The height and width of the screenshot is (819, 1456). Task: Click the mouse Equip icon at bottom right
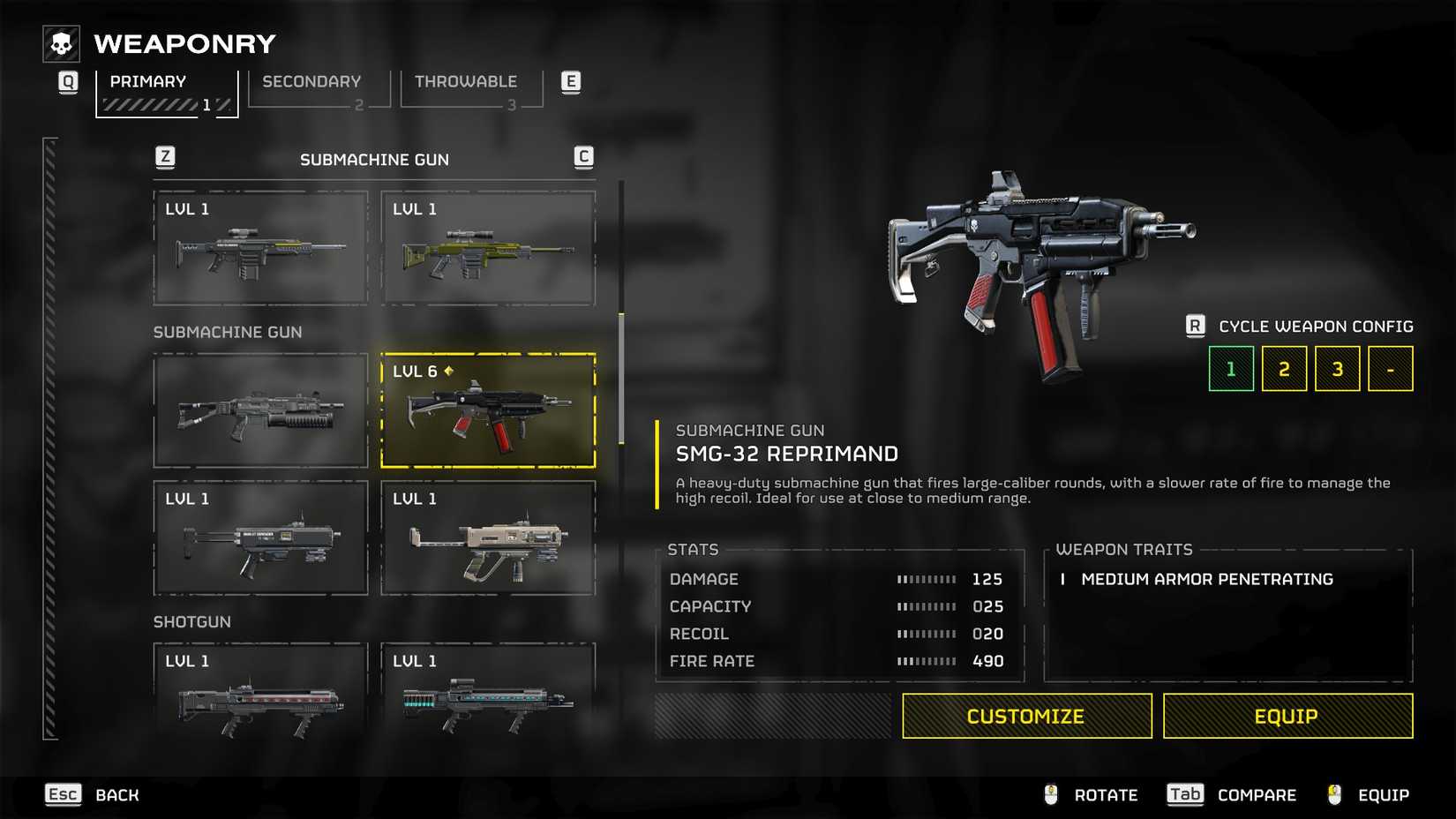1332,794
